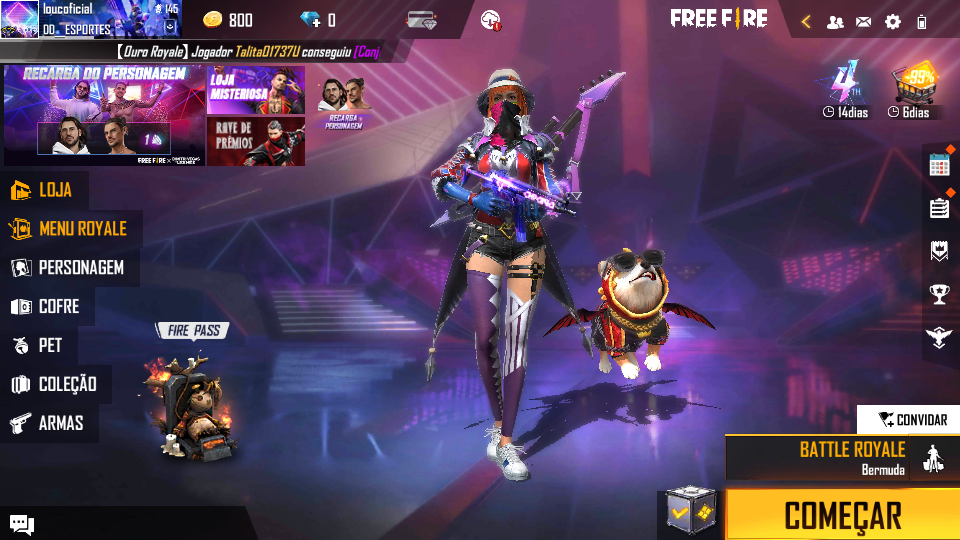This screenshot has height=540, width=960.
Task: Start the match with Começar
Action: (x=842, y=515)
